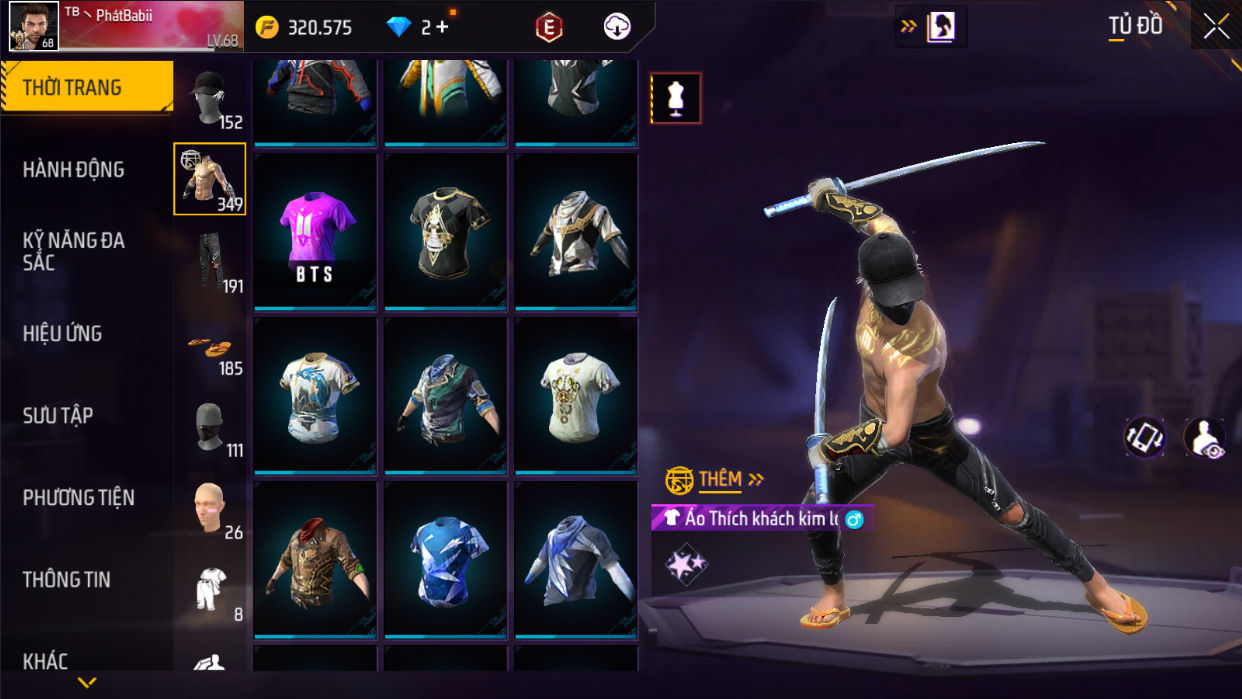This screenshot has width=1242, height=699.
Task: Equip the purple BTS t-shirt
Action: coord(315,232)
